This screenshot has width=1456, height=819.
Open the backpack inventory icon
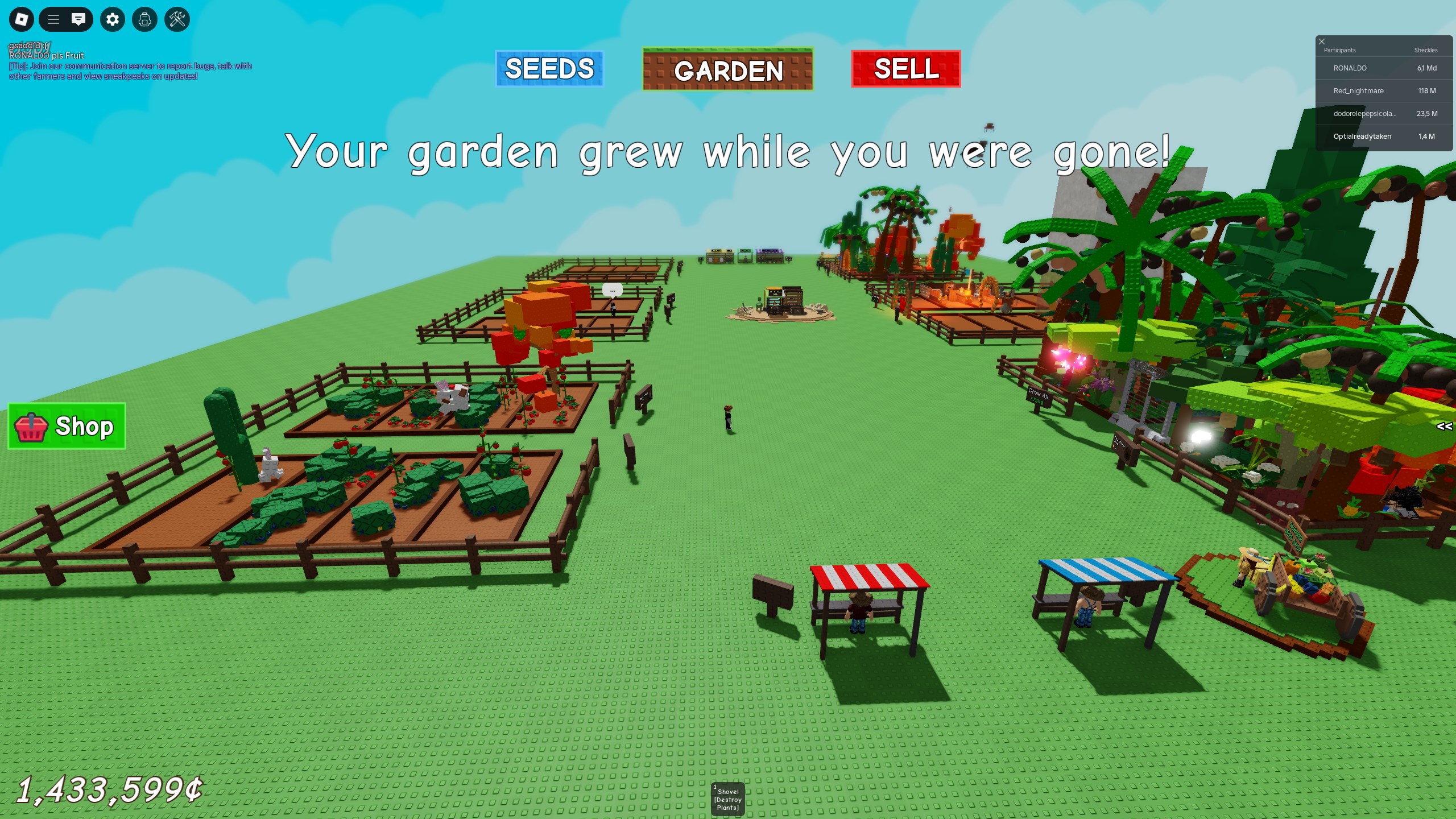[144, 19]
